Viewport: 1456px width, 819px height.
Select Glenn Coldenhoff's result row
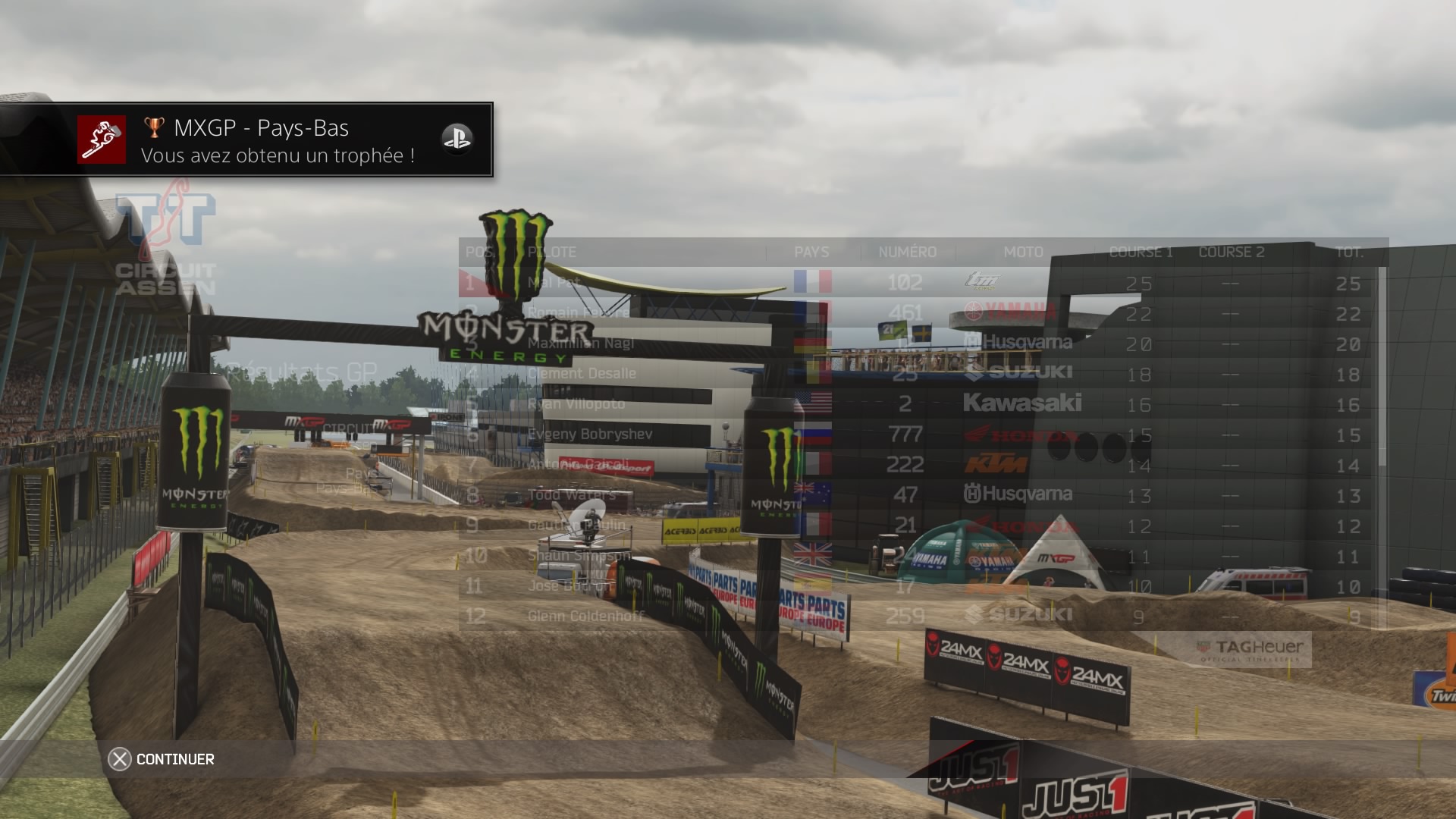[585, 617]
